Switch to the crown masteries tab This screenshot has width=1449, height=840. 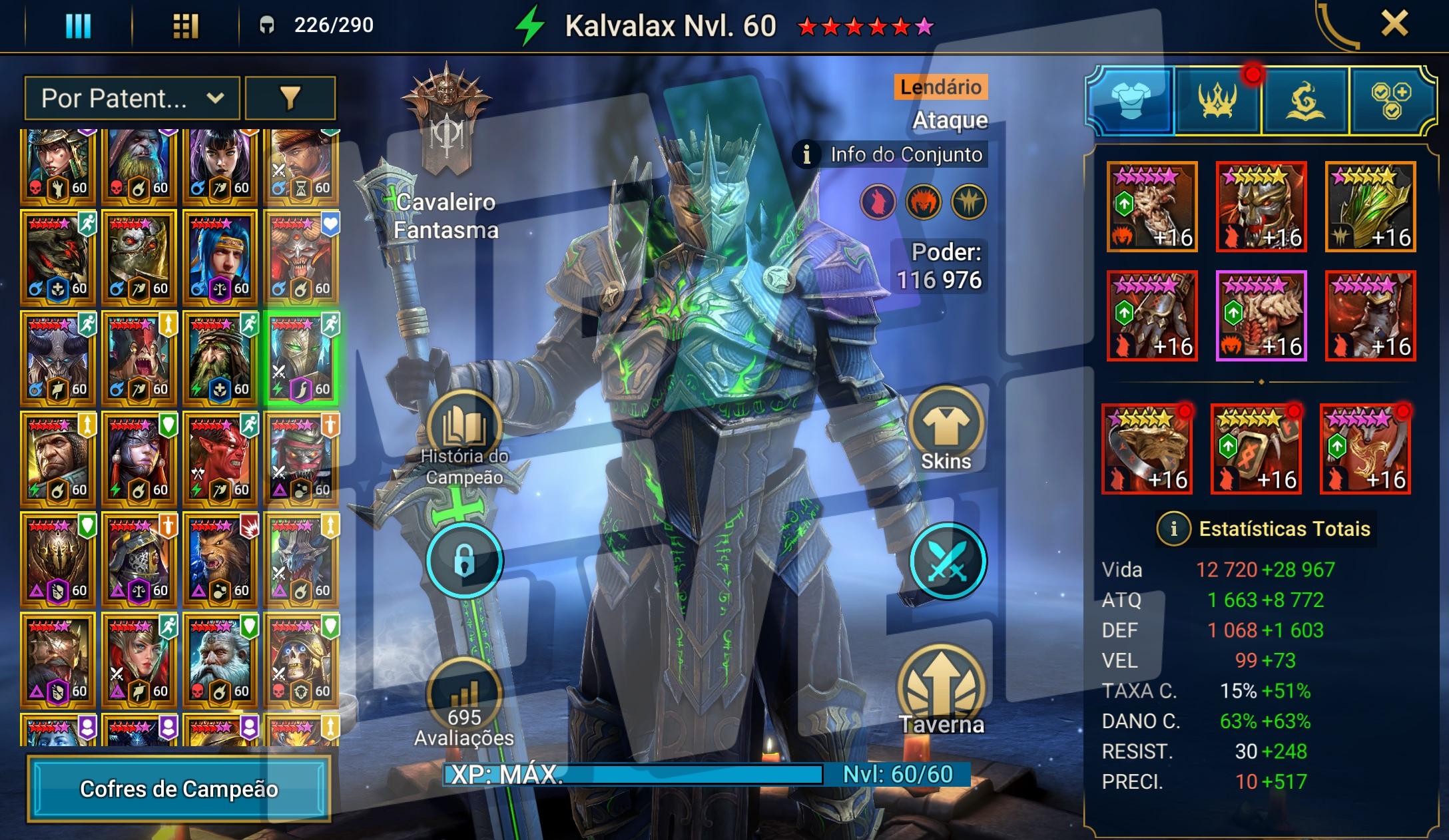[1217, 101]
